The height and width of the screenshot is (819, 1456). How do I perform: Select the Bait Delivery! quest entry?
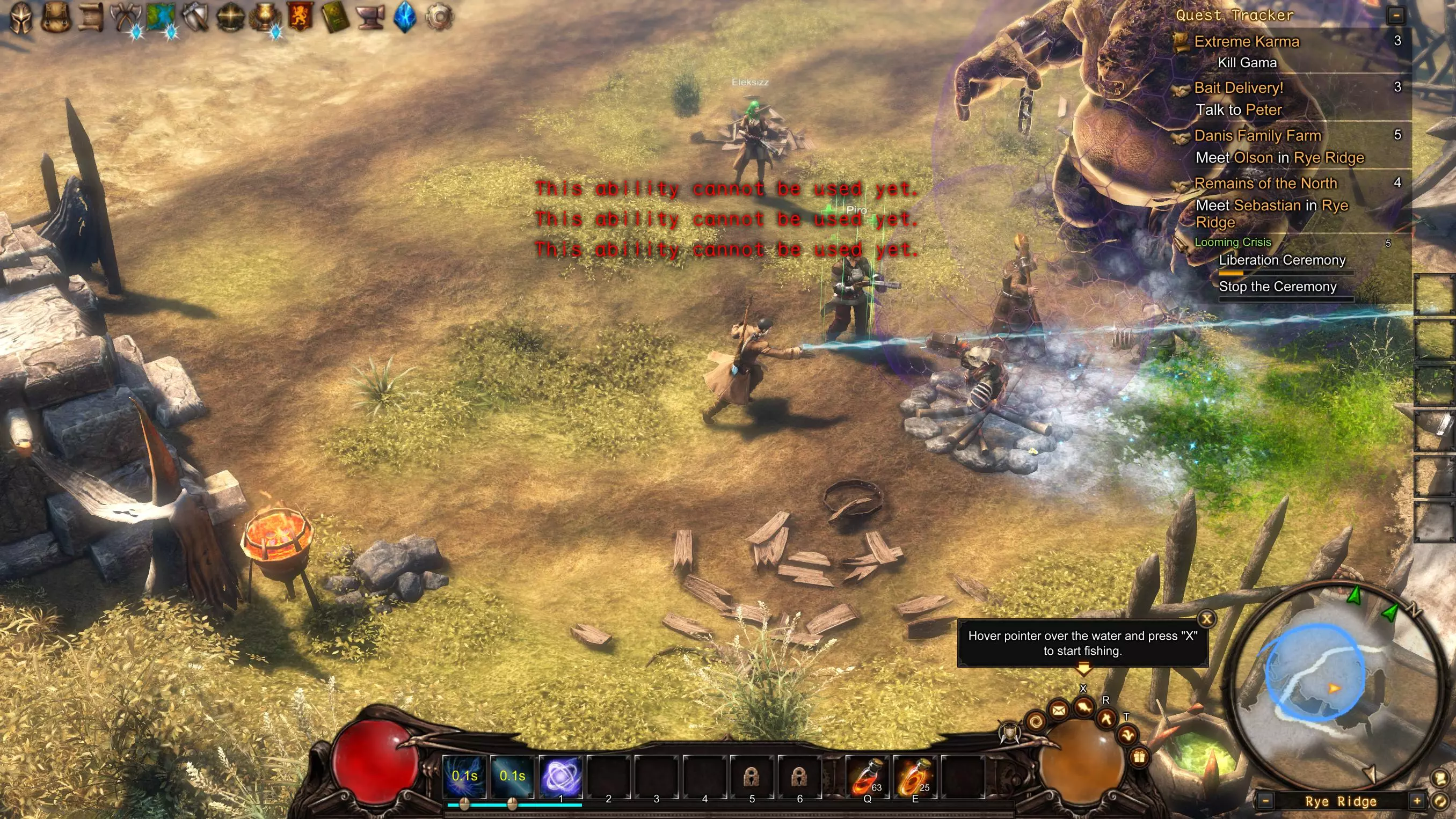click(x=1239, y=87)
